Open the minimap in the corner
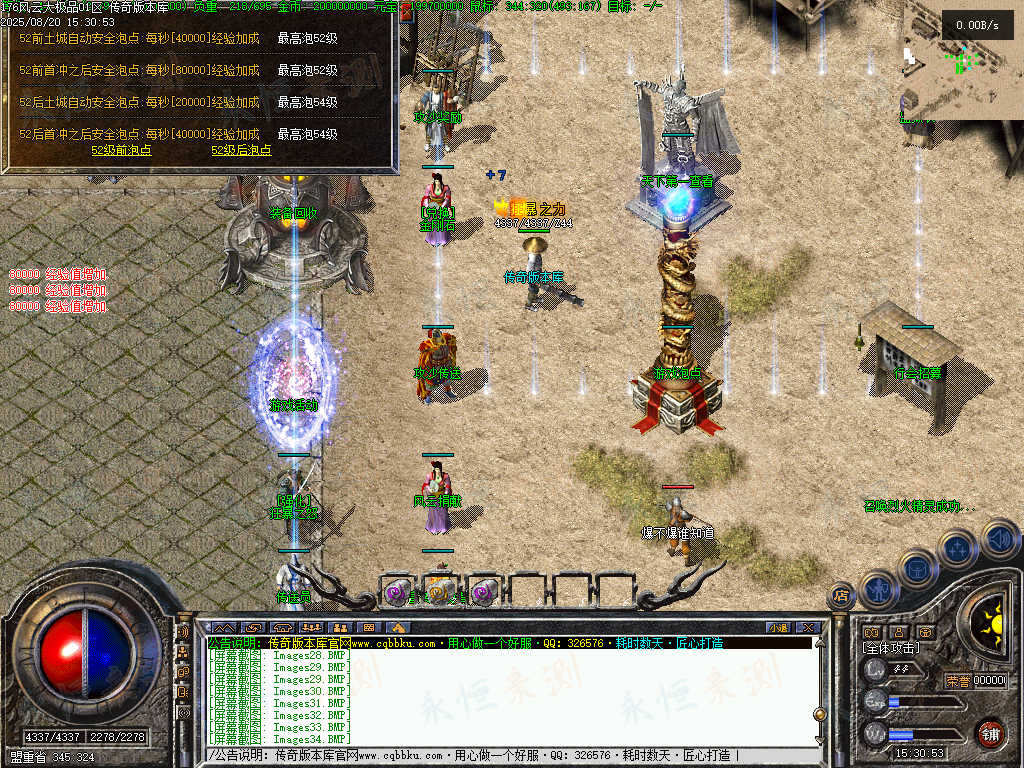The width and height of the screenshot is (1024, 768). 962,60
